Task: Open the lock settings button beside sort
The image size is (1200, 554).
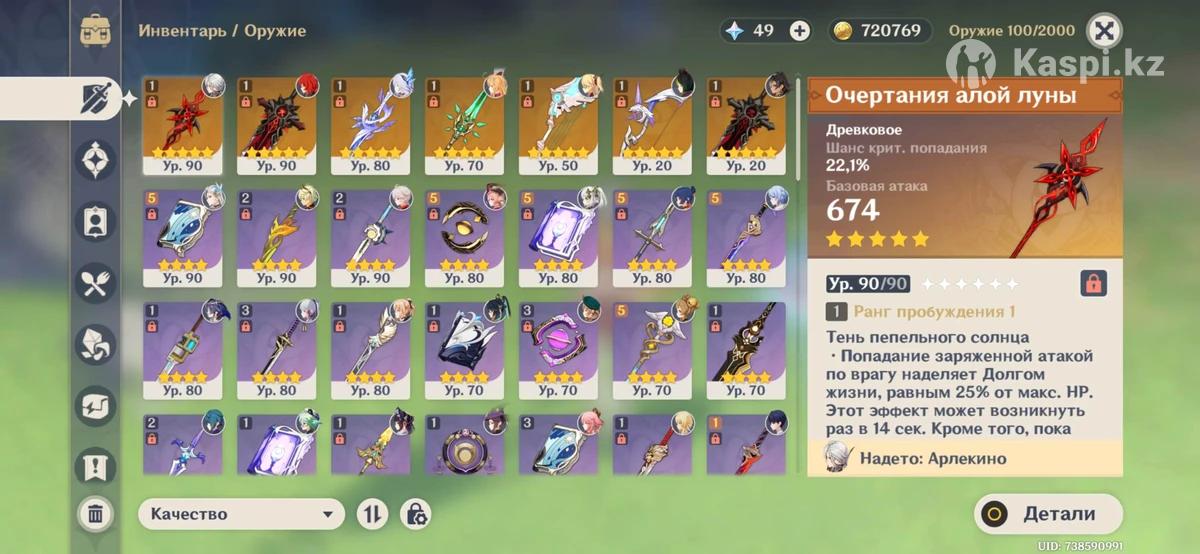Action: (x=416, y=514)
